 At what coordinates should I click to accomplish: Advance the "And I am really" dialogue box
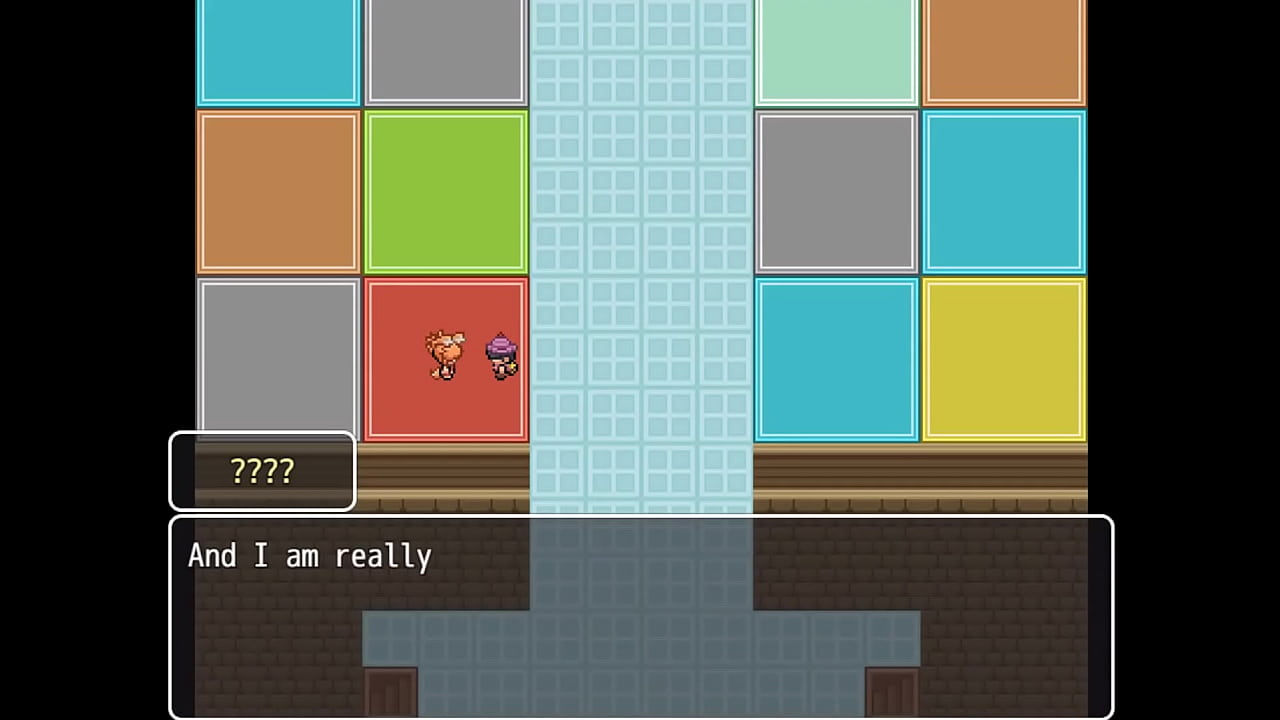(x=640, y=616)
